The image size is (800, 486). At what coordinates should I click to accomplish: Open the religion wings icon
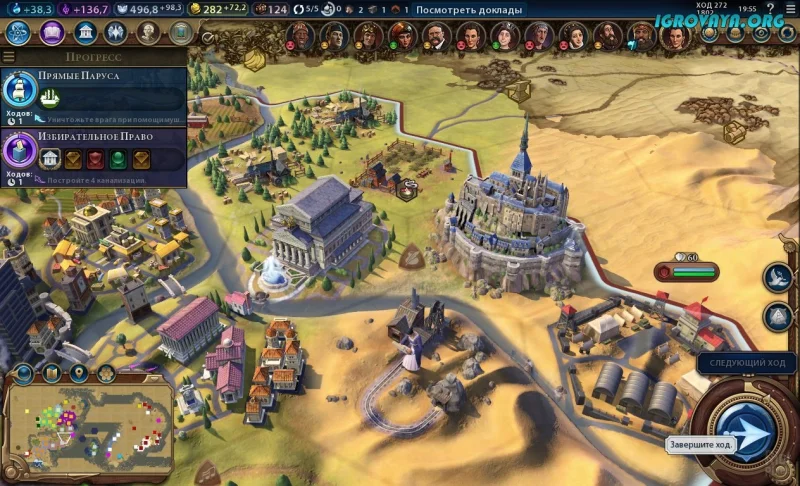tap(116, 33)
